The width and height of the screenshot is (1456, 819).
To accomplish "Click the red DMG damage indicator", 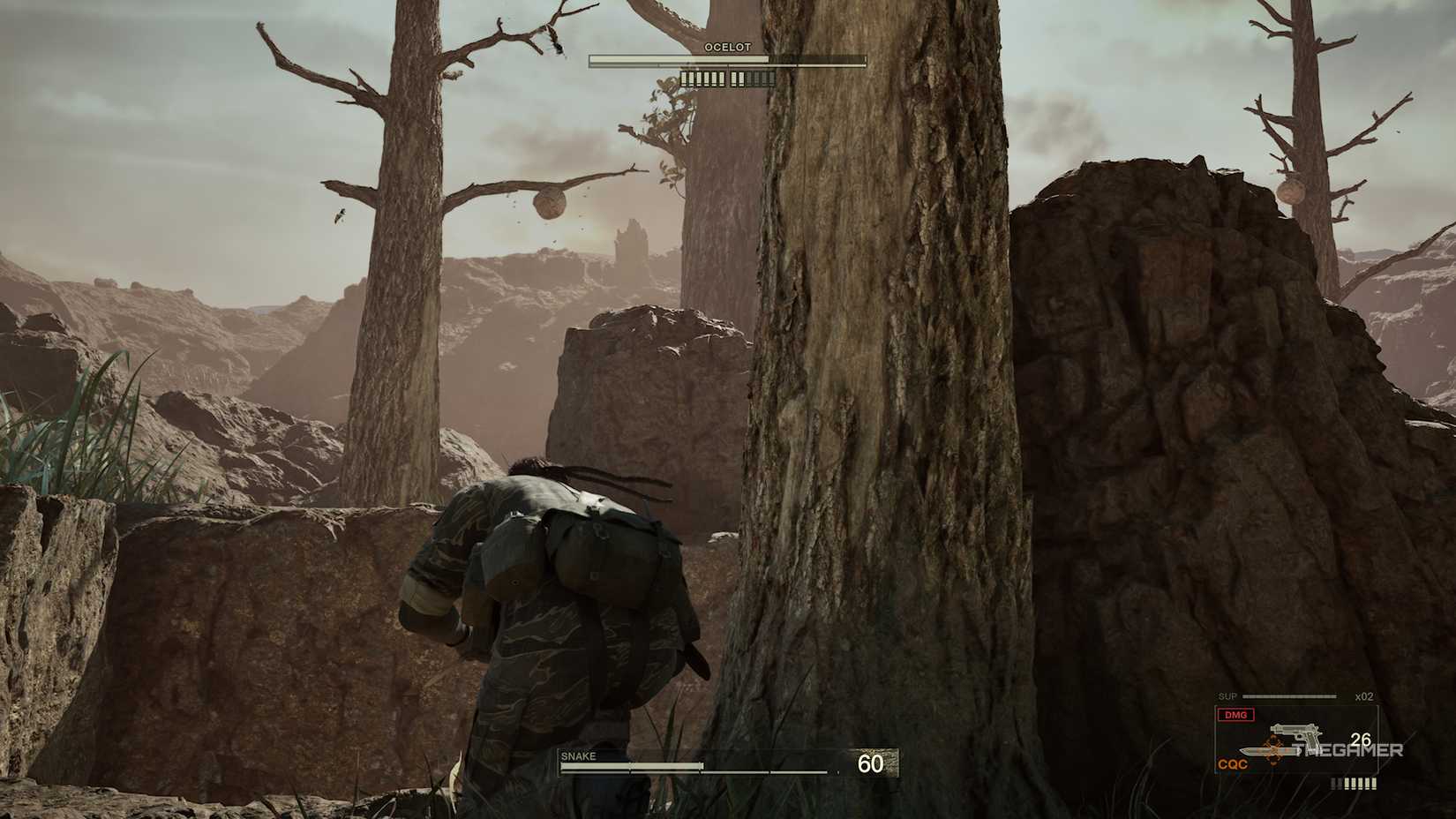I will coord(1235,715).
